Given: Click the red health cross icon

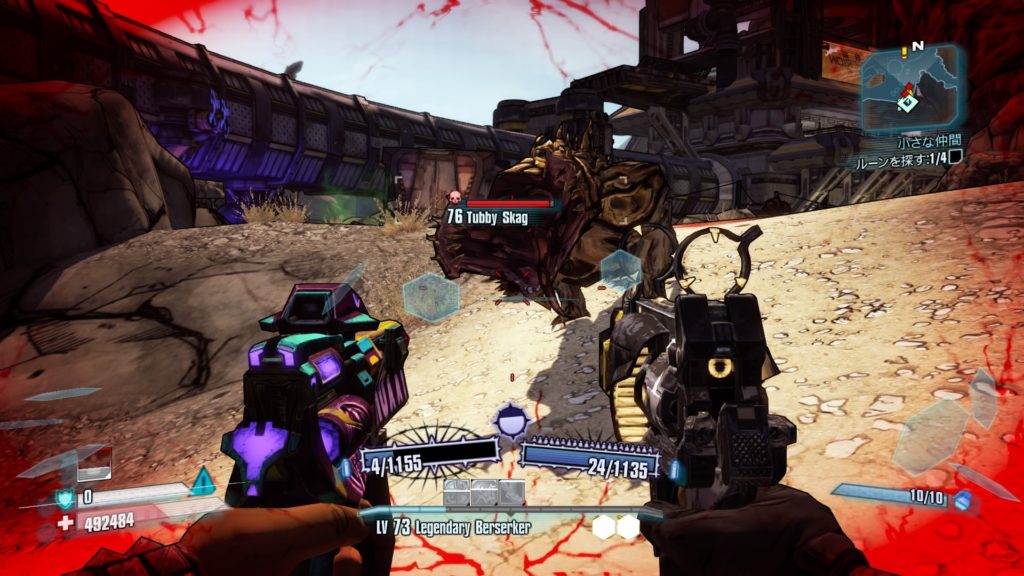Looking at the screenshot, I should pos(65,522).
